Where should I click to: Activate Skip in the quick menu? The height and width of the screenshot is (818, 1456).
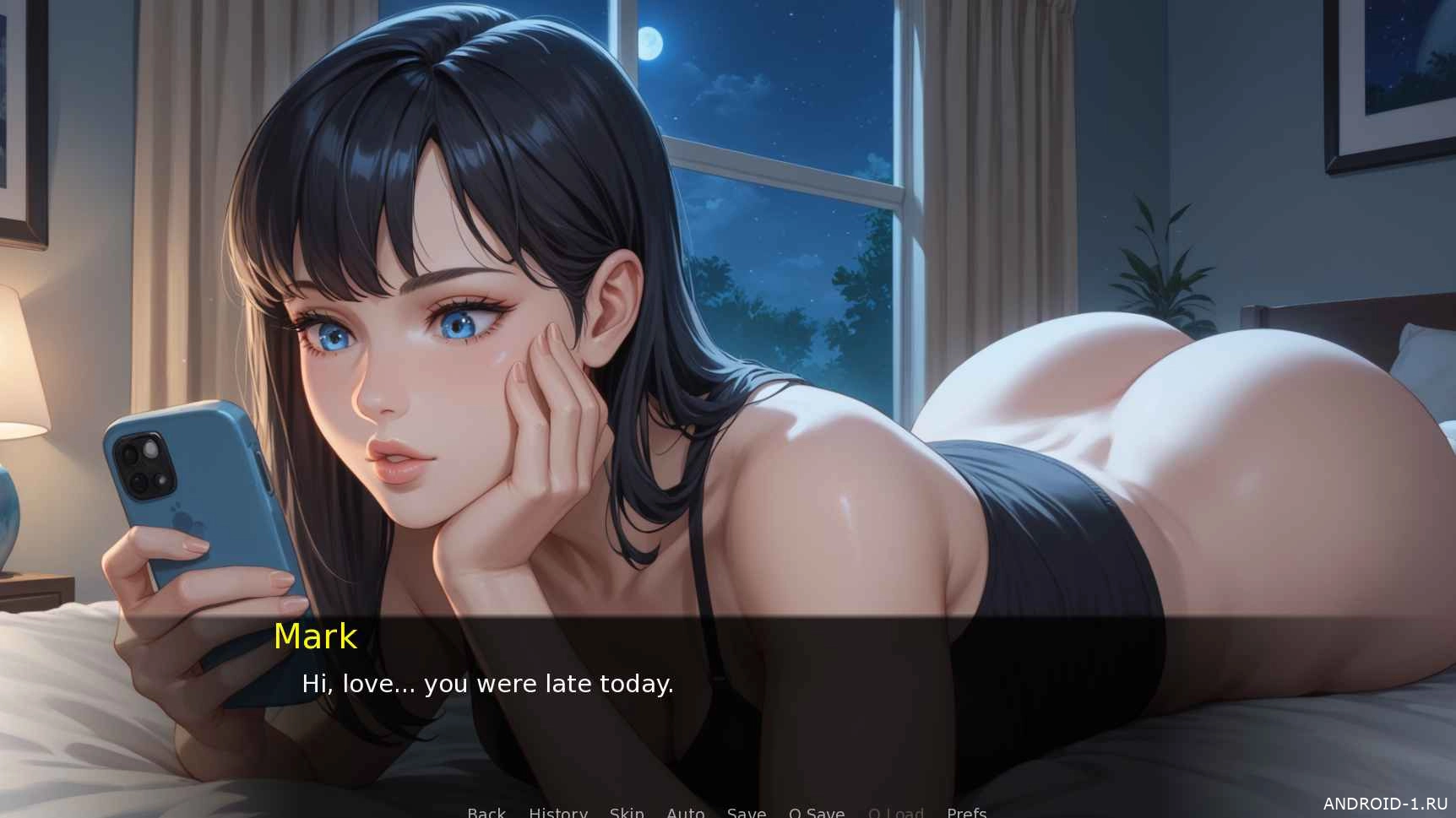pyautogui.click(x=627, y=812)
